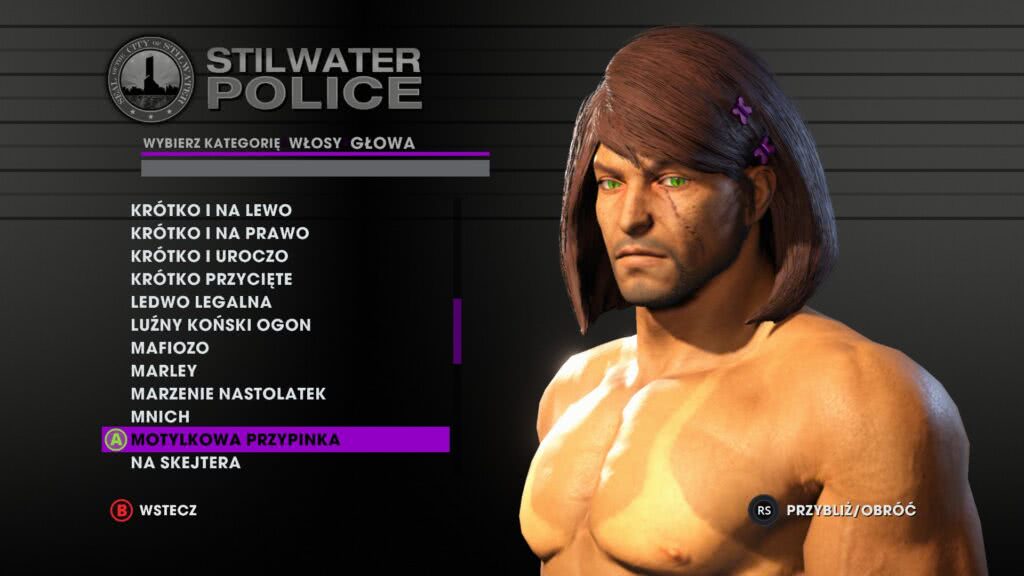
Task: Switch to the Głowa category in header
Action: click(x=382, y=143)
